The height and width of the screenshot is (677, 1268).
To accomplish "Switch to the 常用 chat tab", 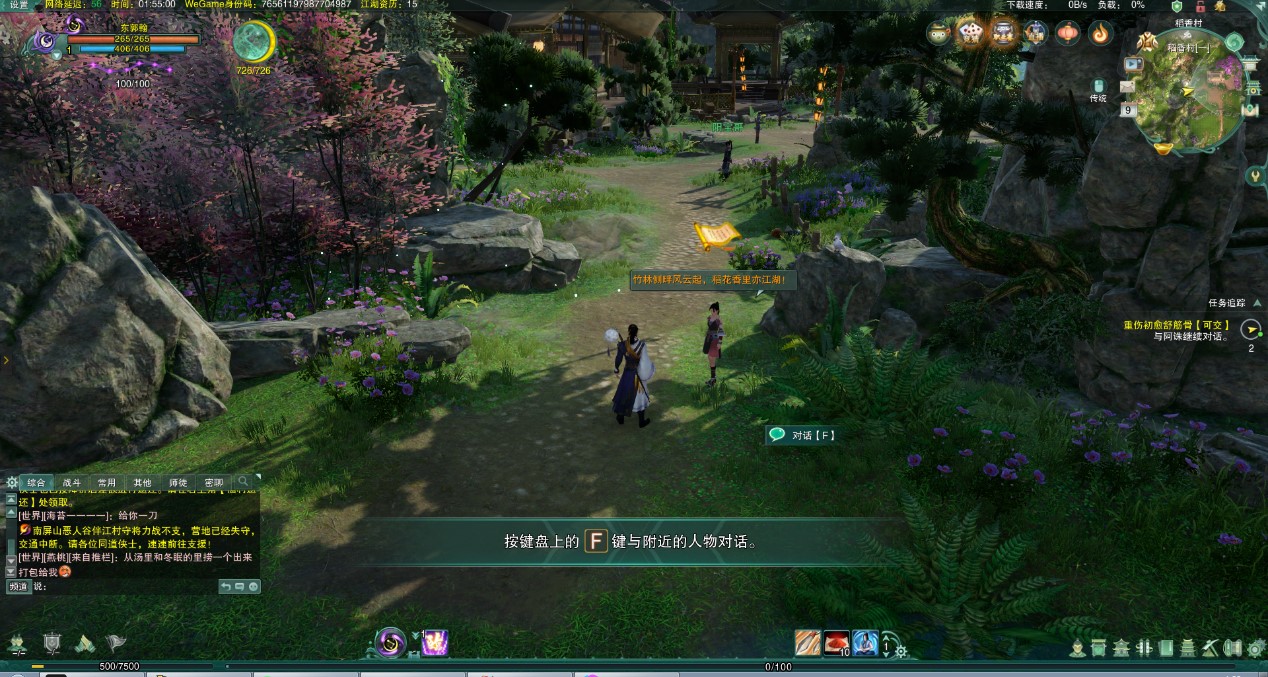I will coord(107,482).
